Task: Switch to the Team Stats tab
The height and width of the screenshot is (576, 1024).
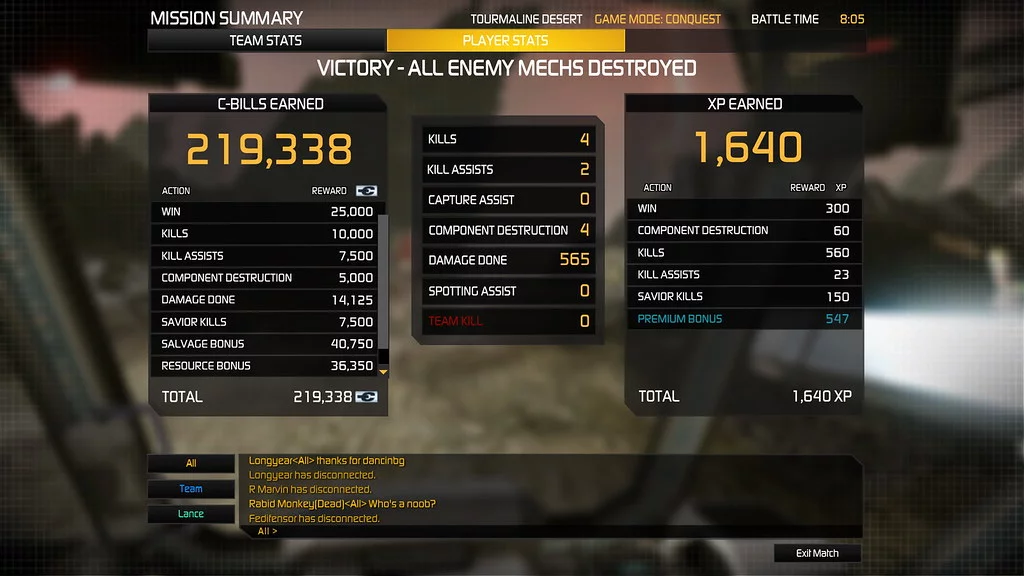Action: 266,41
